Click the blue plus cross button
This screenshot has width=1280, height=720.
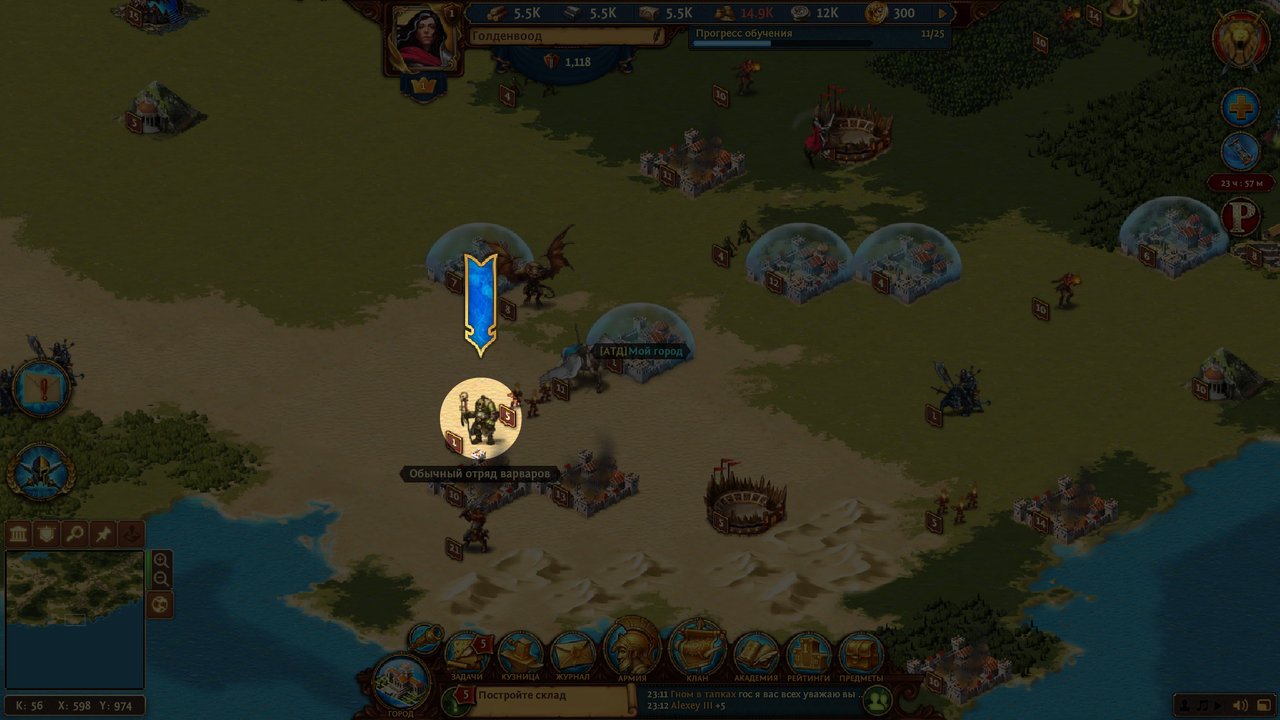click(x=1241, y=108)
